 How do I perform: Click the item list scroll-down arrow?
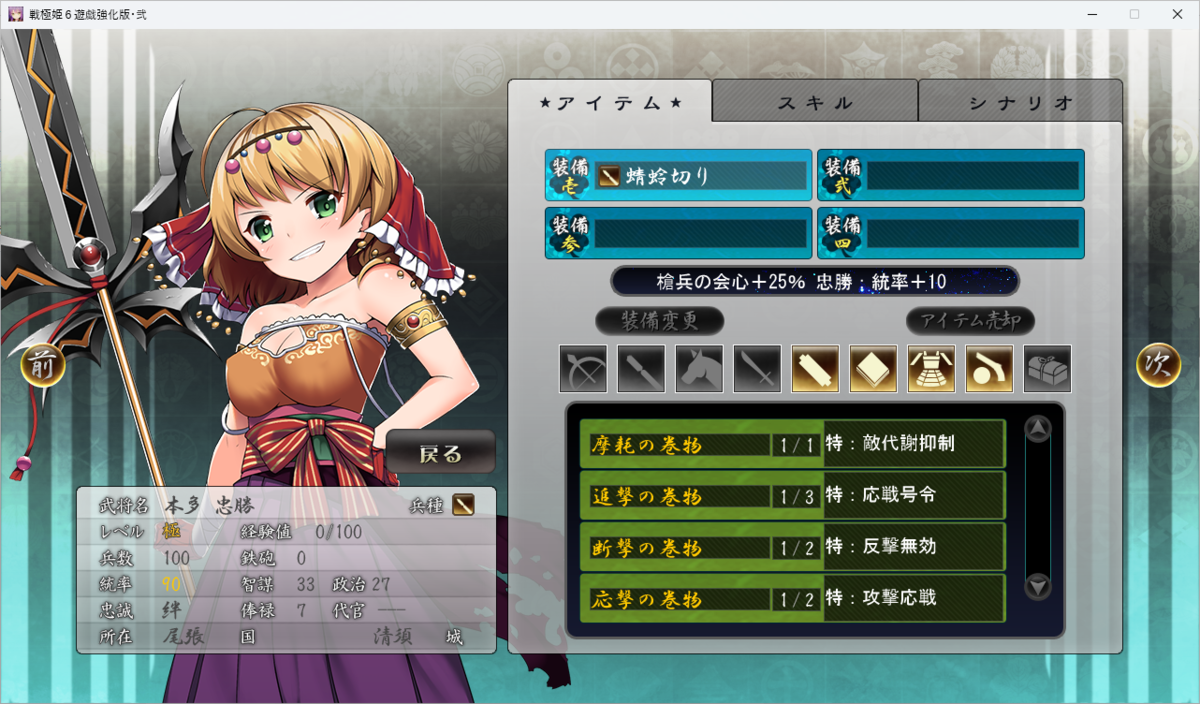[1038, 587]
